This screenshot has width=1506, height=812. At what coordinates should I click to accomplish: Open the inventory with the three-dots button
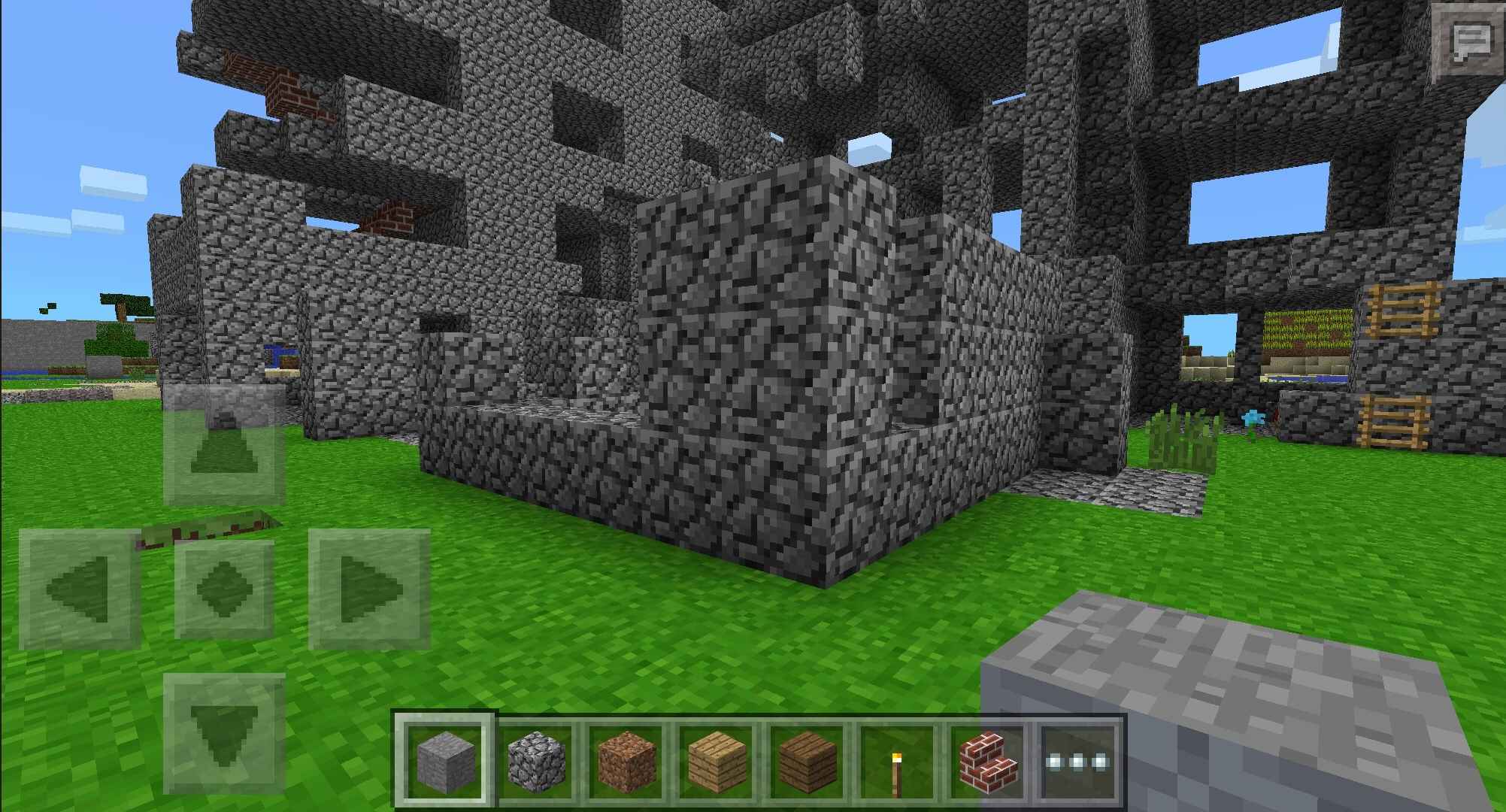tap(1077, 761)
